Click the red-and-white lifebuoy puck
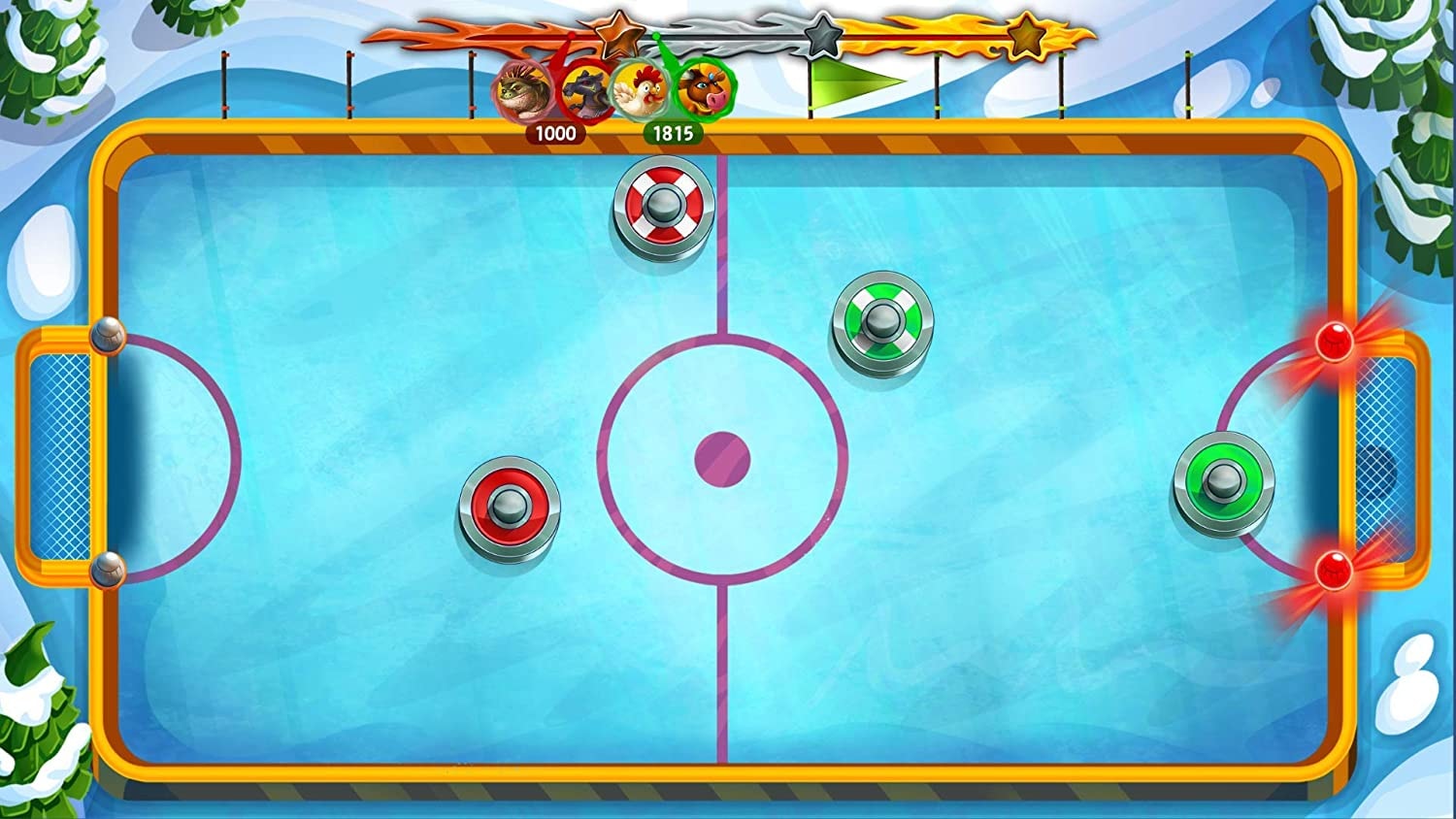This screenshot has height=819, width=1456. (663, 206)
